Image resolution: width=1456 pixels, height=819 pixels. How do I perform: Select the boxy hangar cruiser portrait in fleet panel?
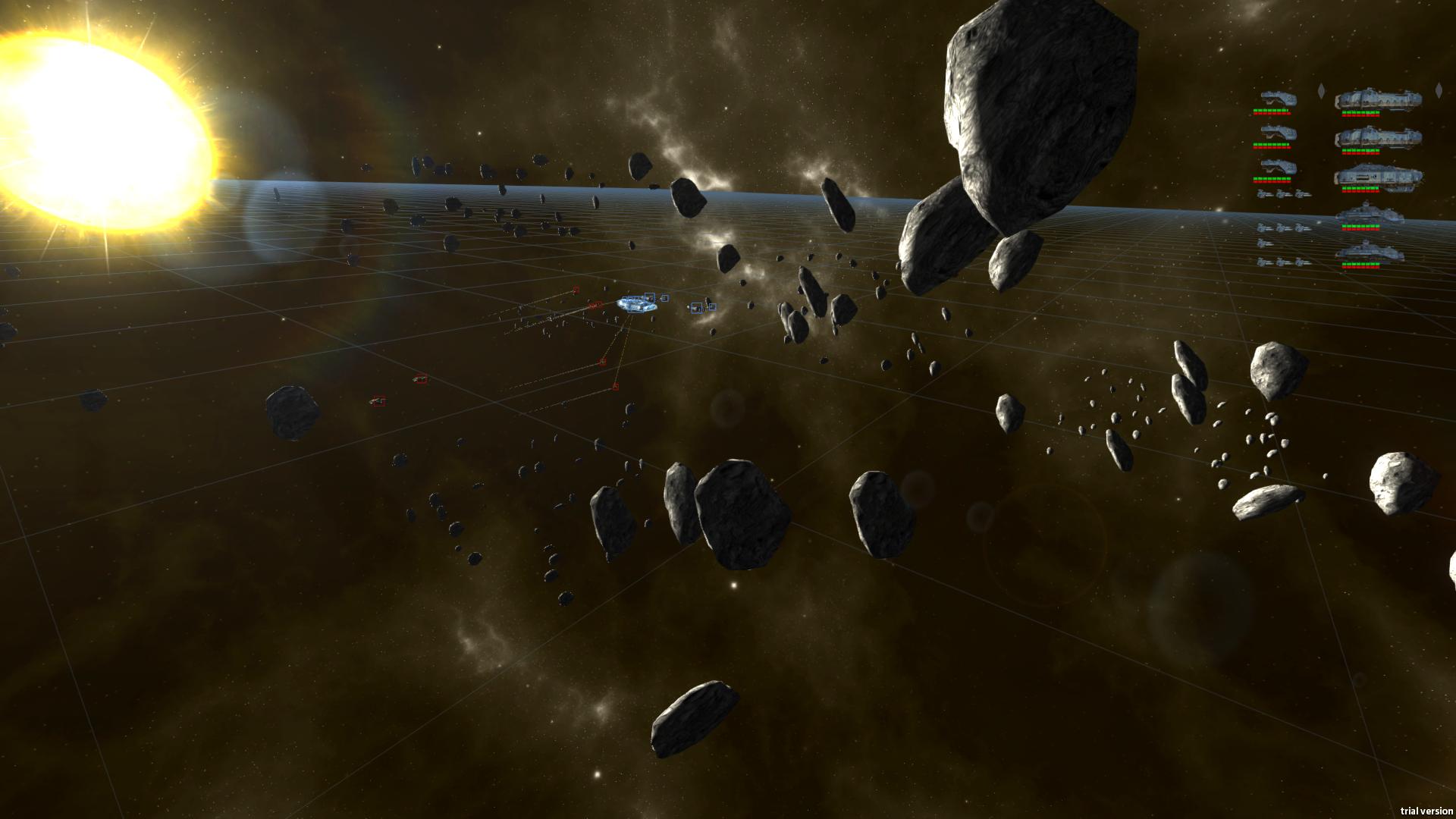1378,176
